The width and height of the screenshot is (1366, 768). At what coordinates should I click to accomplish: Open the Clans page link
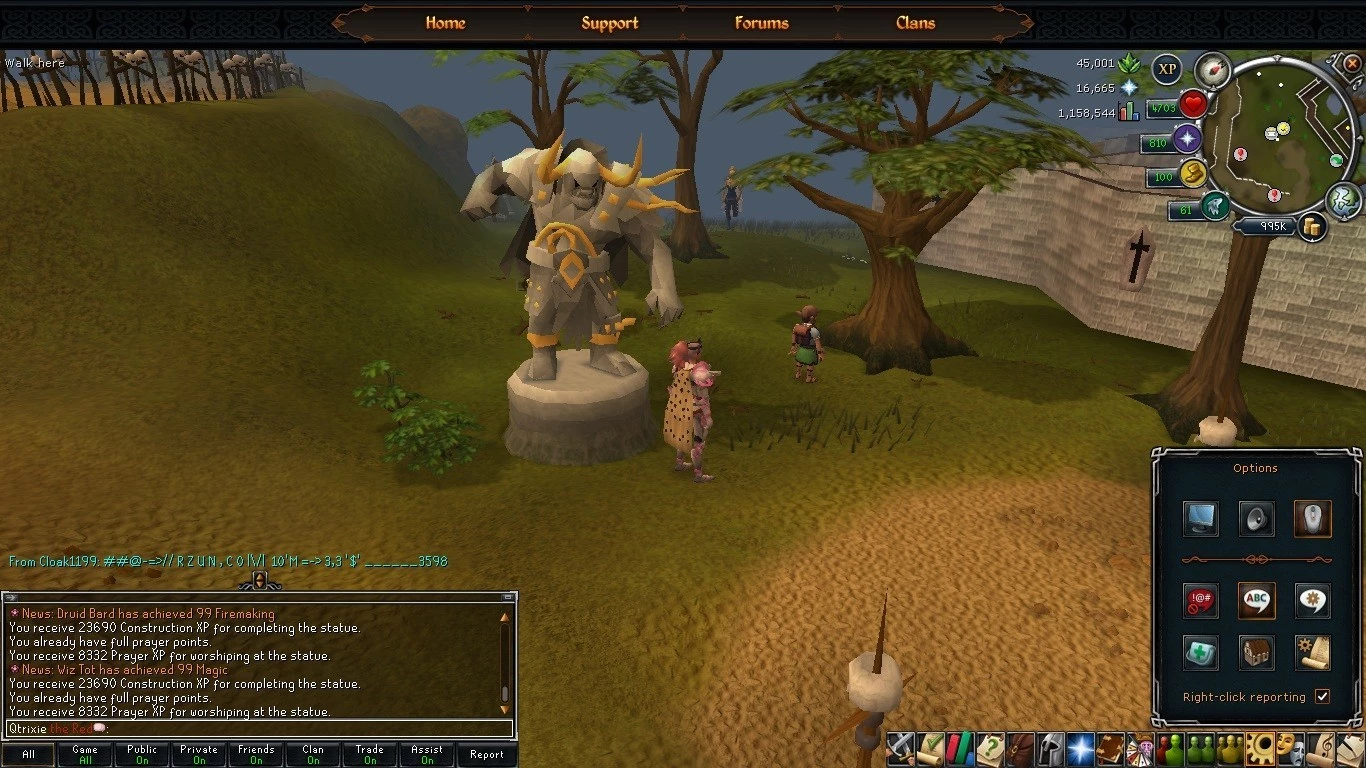pos(915,23)
